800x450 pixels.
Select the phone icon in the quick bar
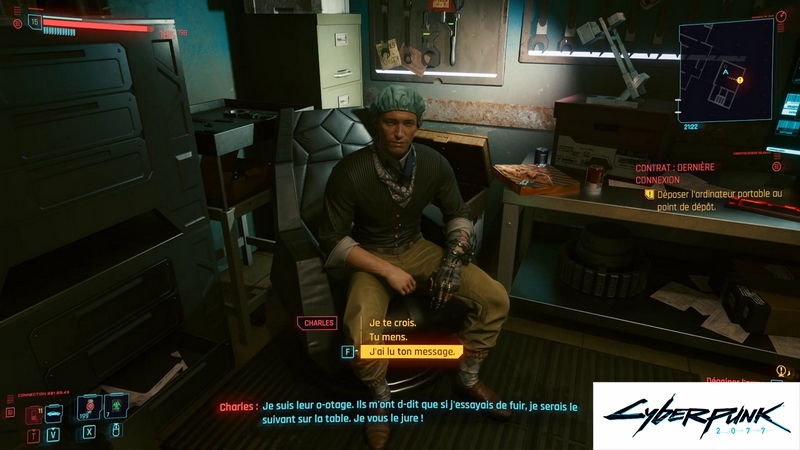pos(33,414)
